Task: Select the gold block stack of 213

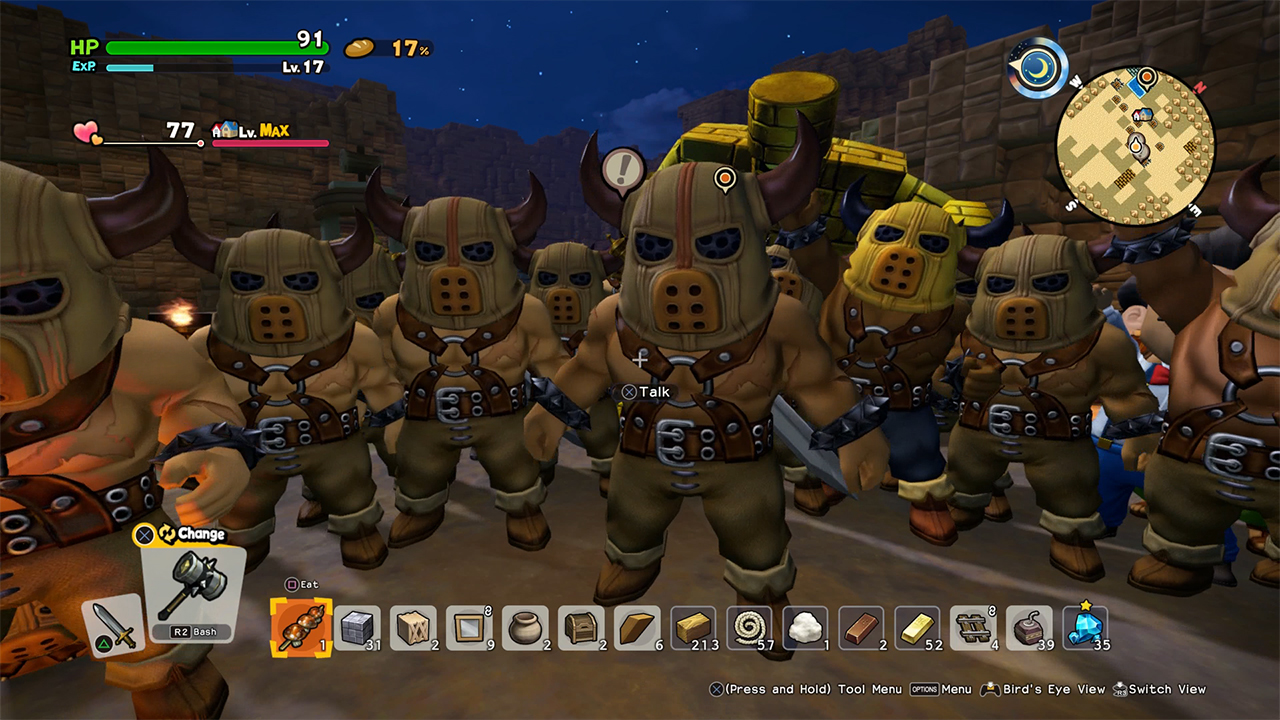Action: [x=693, y=628]
